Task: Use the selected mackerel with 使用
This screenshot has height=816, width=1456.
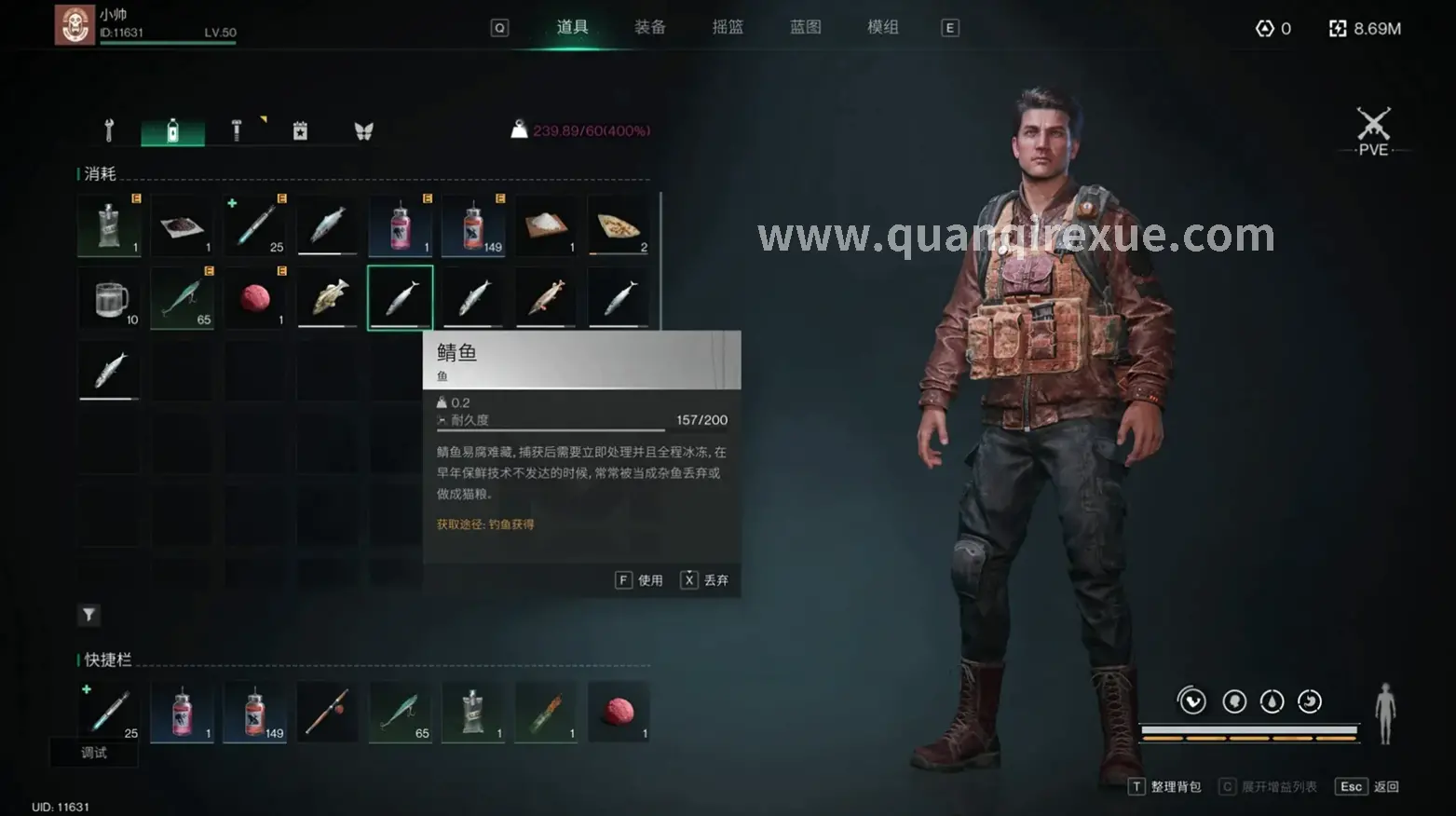Action: (x=640, y=580)
